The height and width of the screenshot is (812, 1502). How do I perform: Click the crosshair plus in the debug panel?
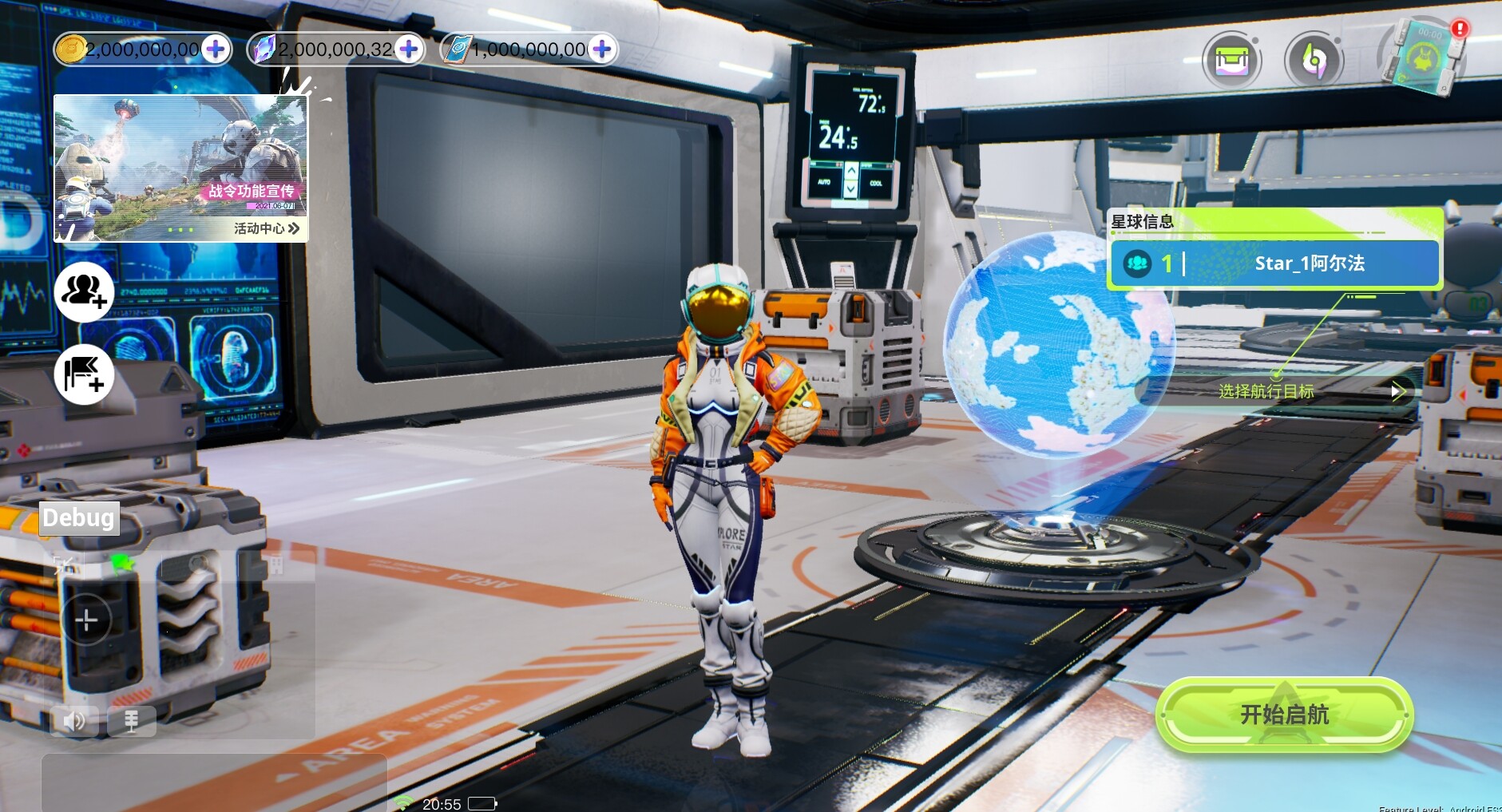[85, 619]
